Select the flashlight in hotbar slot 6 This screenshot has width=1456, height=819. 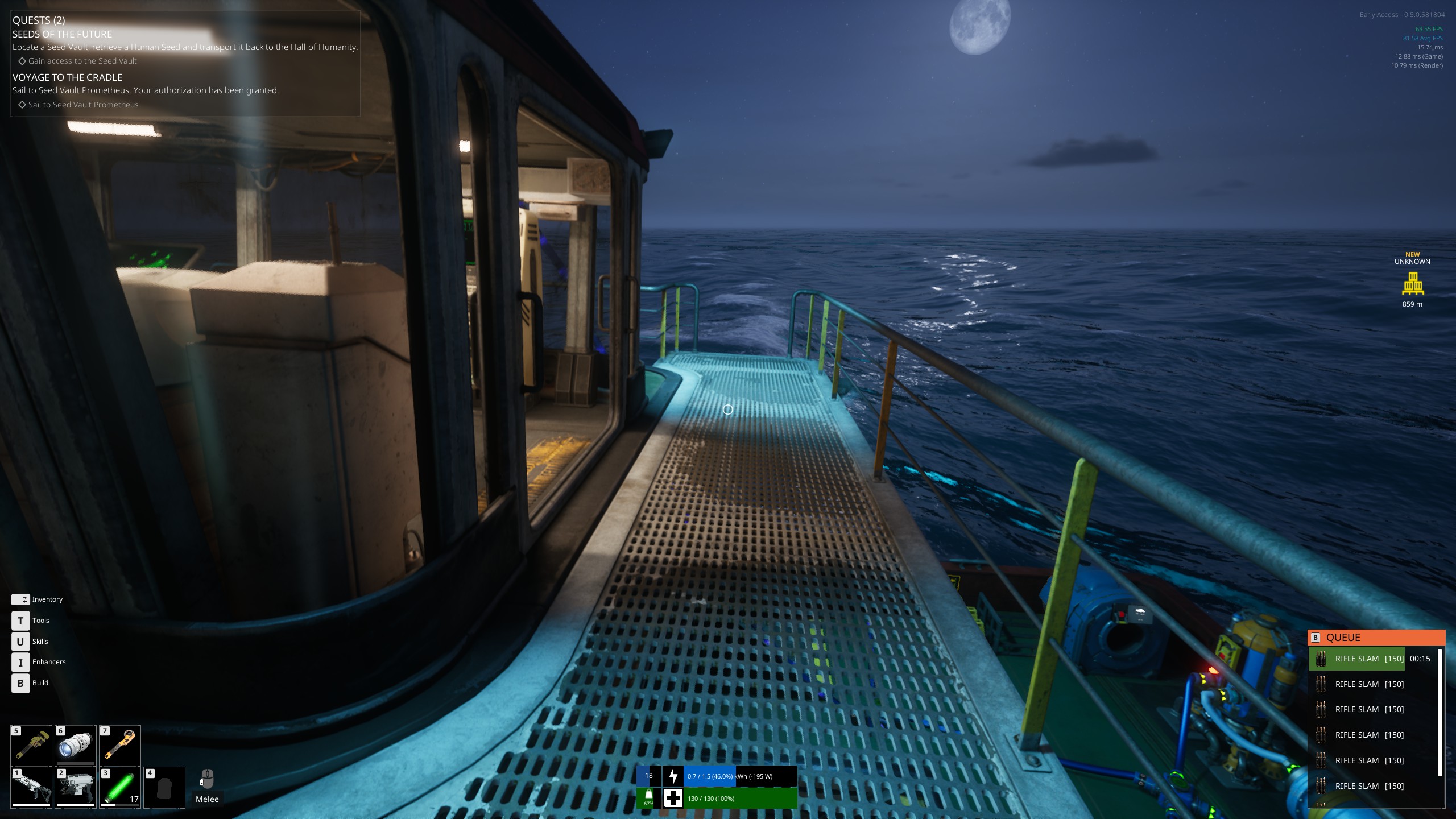tap(76, 745)
